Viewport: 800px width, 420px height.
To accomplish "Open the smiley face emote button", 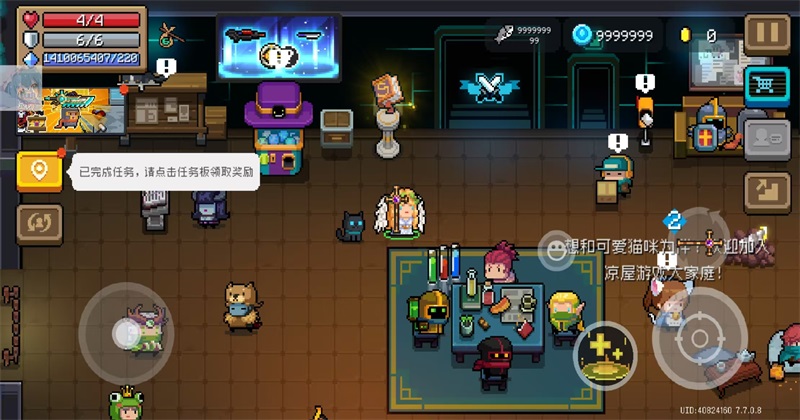I will click(555, 248).
